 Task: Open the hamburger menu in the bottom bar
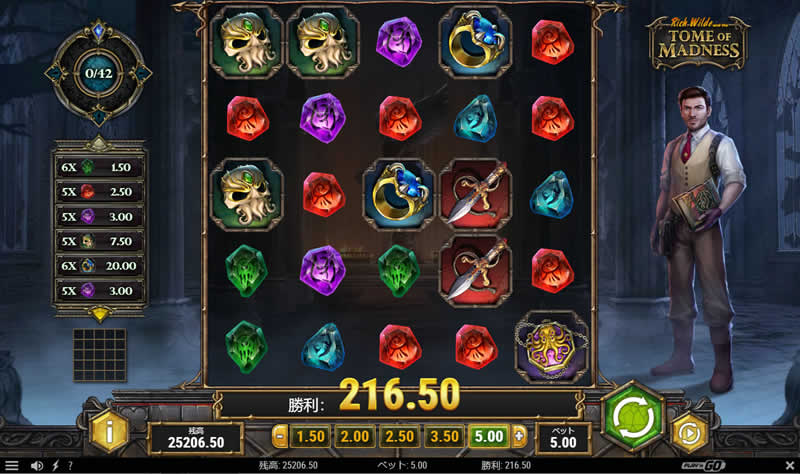pos(11,466)
